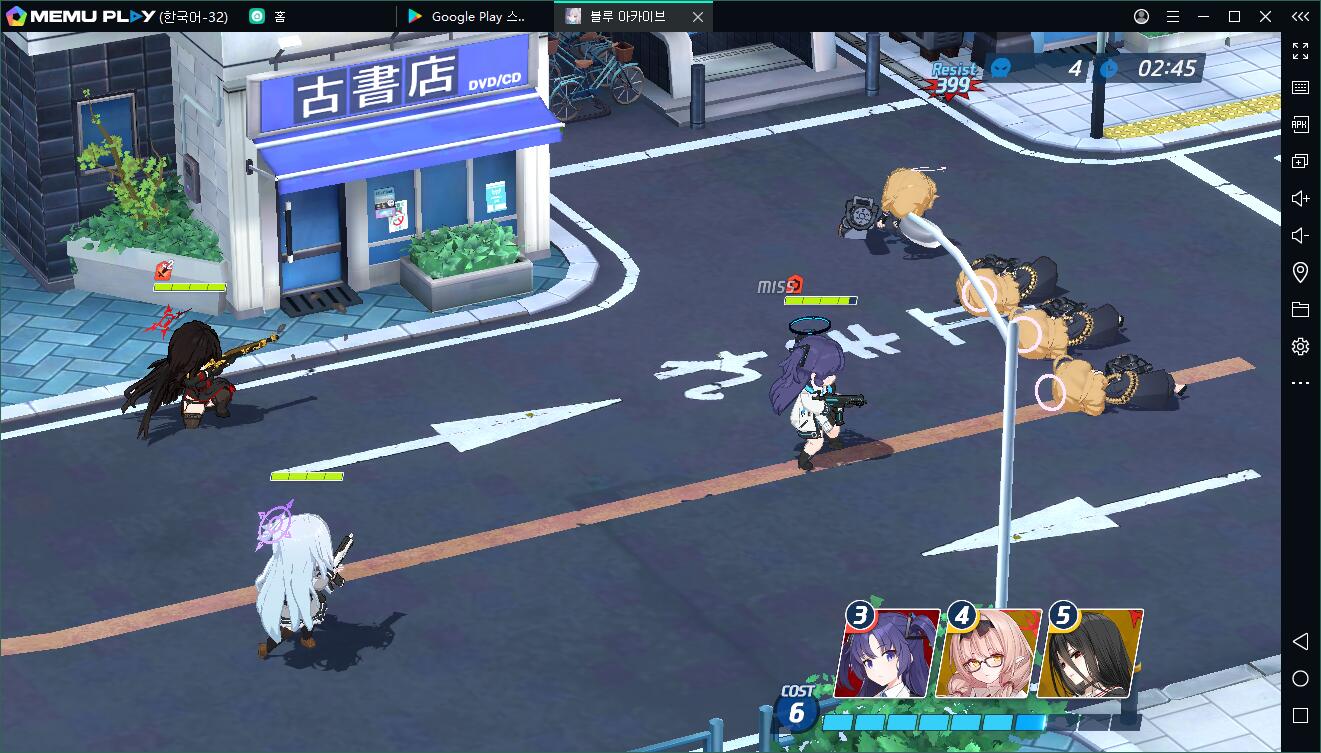
Task: Activate the black-haired girl's cost 5 skill card
Action: pos(1090,654)
